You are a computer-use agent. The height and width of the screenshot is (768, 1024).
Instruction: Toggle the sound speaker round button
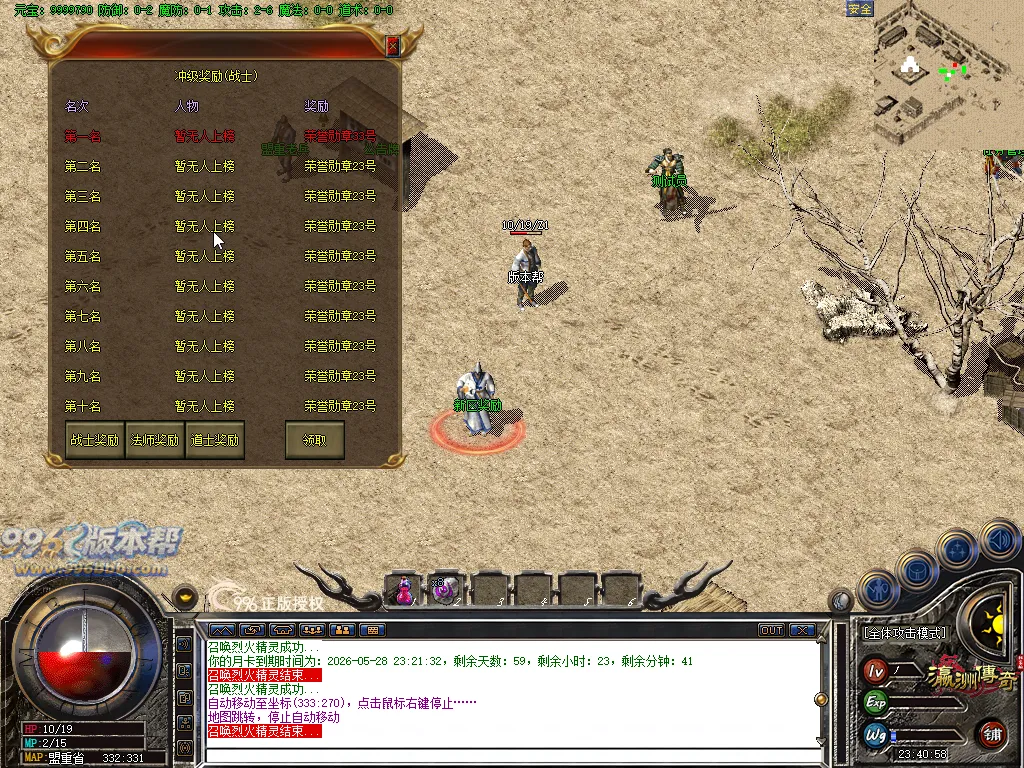tap(998, 541)
